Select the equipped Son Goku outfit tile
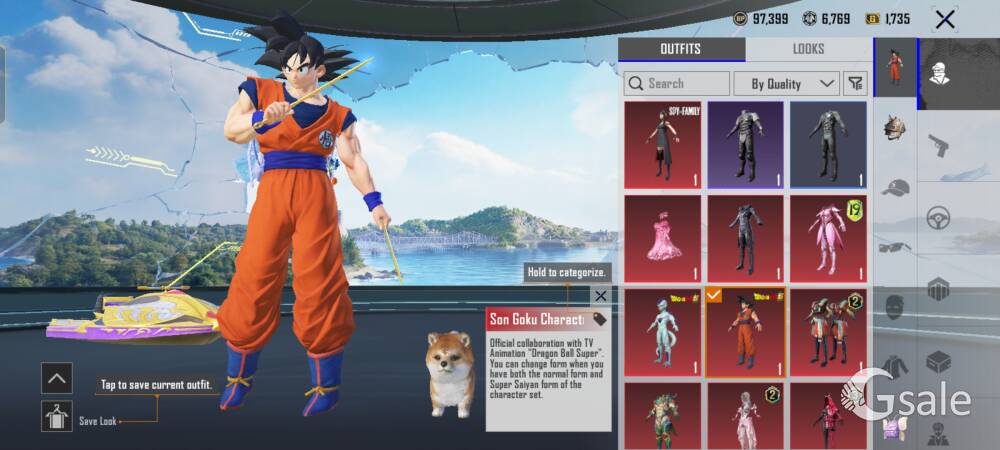This screenshot has height=450, width=1000. click(744, 332)
